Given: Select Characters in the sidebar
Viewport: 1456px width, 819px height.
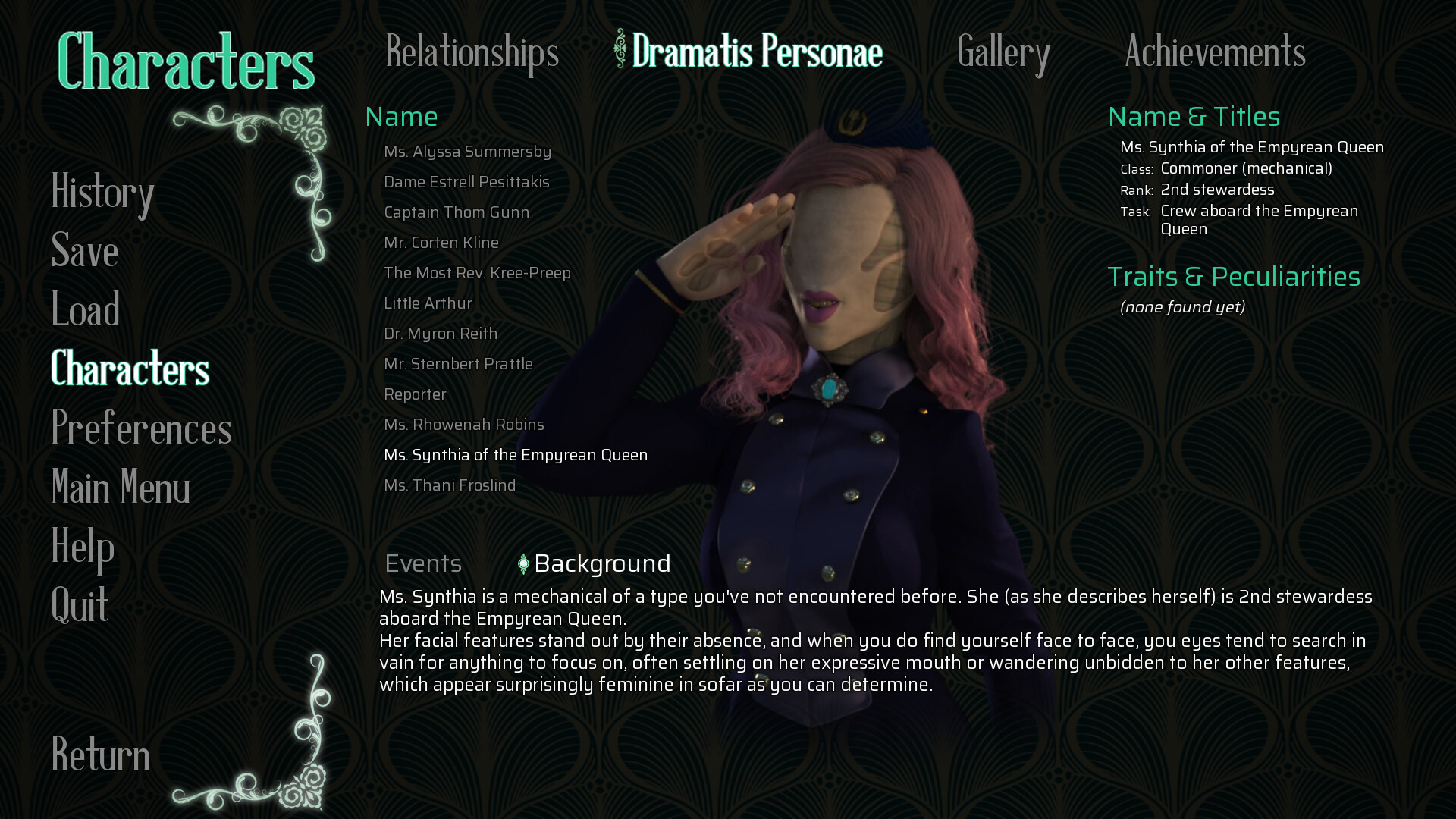Looking at the screenshot, I should coord(130,369).
